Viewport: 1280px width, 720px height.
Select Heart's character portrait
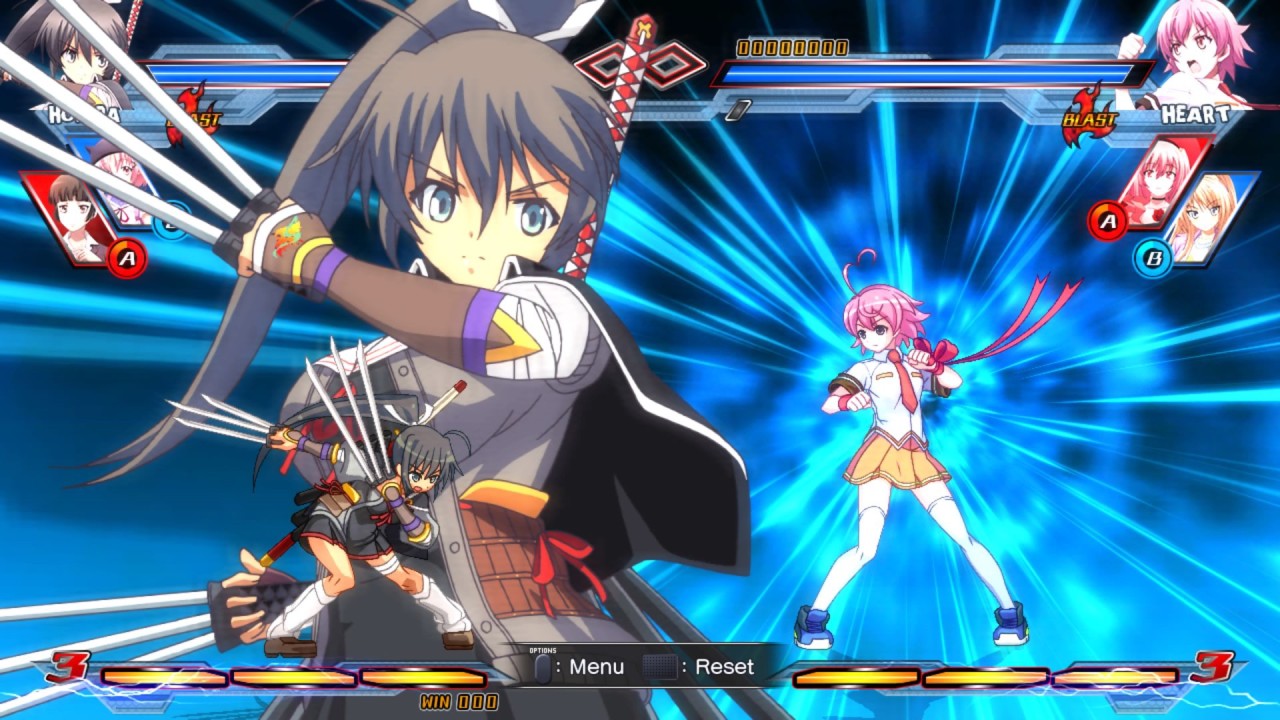1190,50
